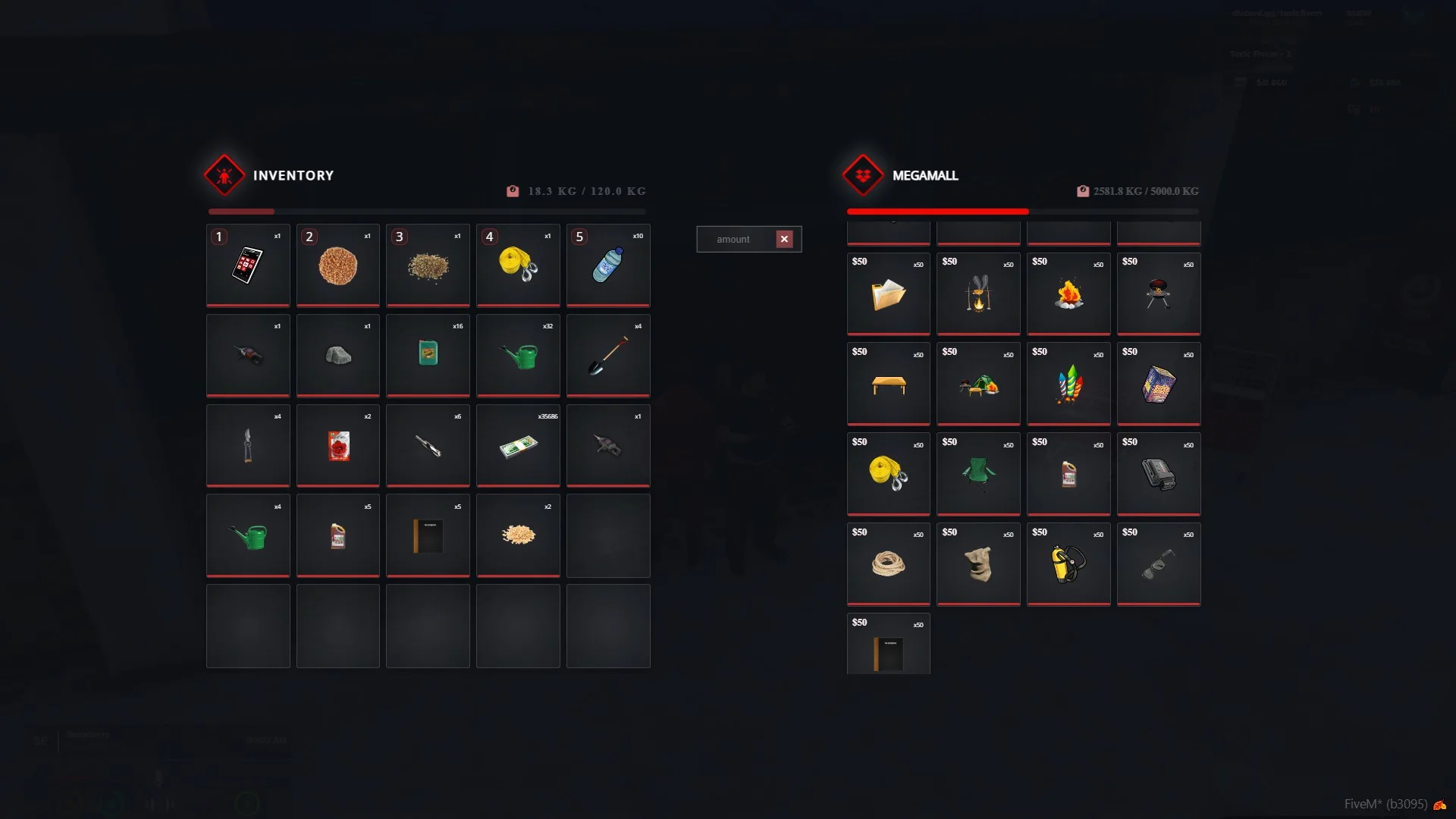The width and height of the screenshot is (1456, 819).
Task: Select the yellow scuba tank item
Action: (x=1068, y=565)
